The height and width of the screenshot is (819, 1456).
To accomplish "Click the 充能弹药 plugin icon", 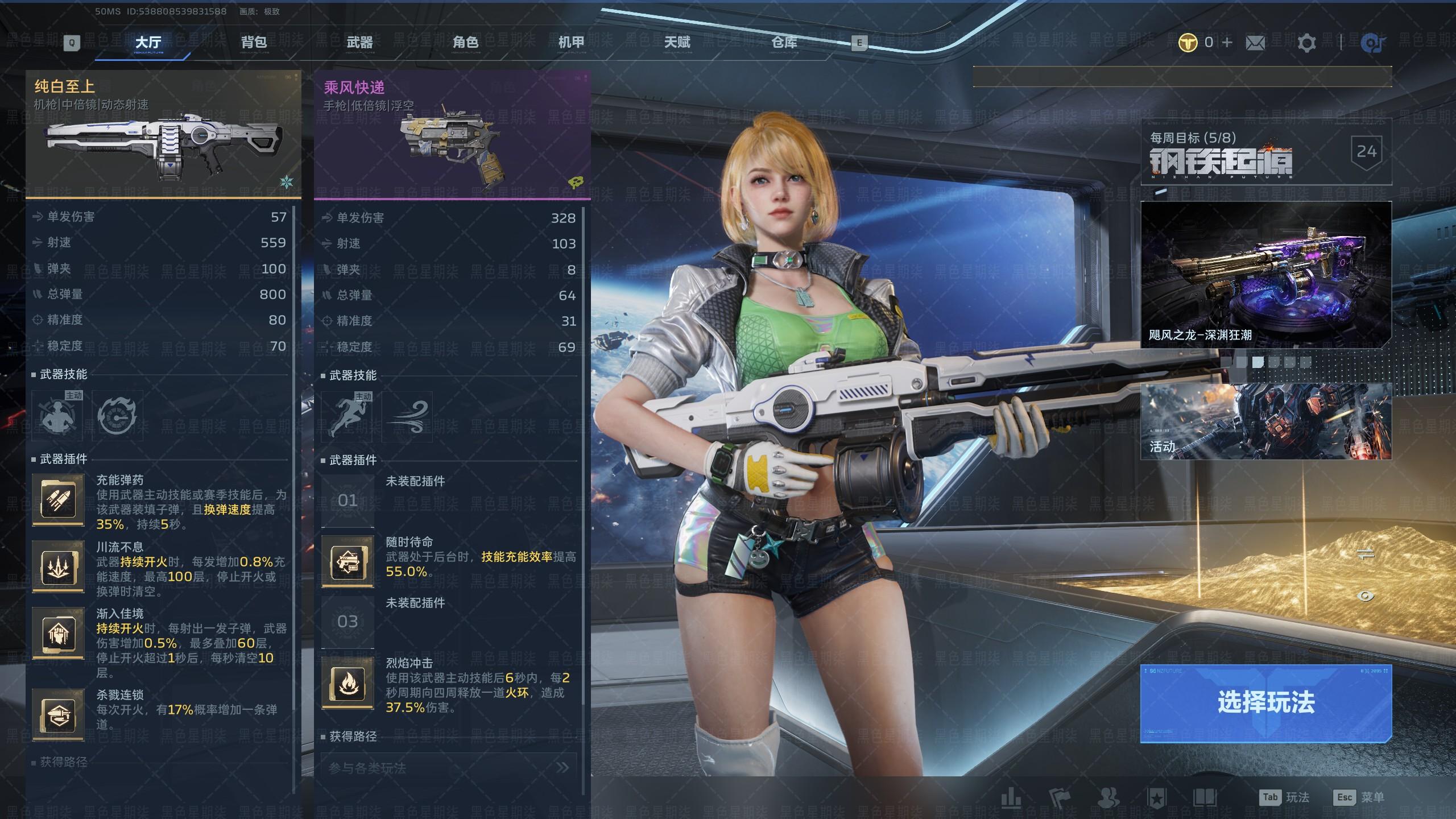I will pos(58,500).
